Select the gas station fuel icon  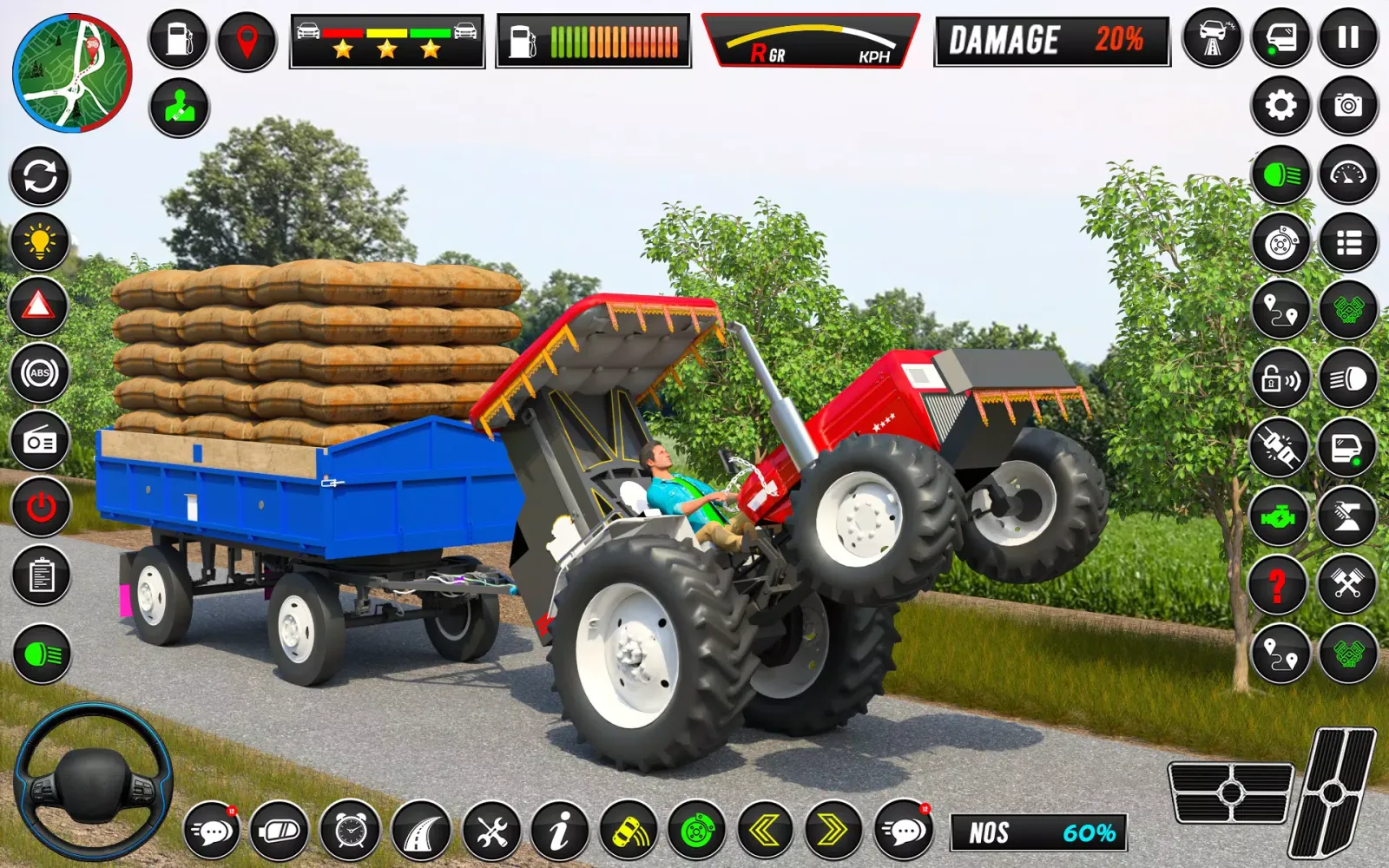pos(176,36)
